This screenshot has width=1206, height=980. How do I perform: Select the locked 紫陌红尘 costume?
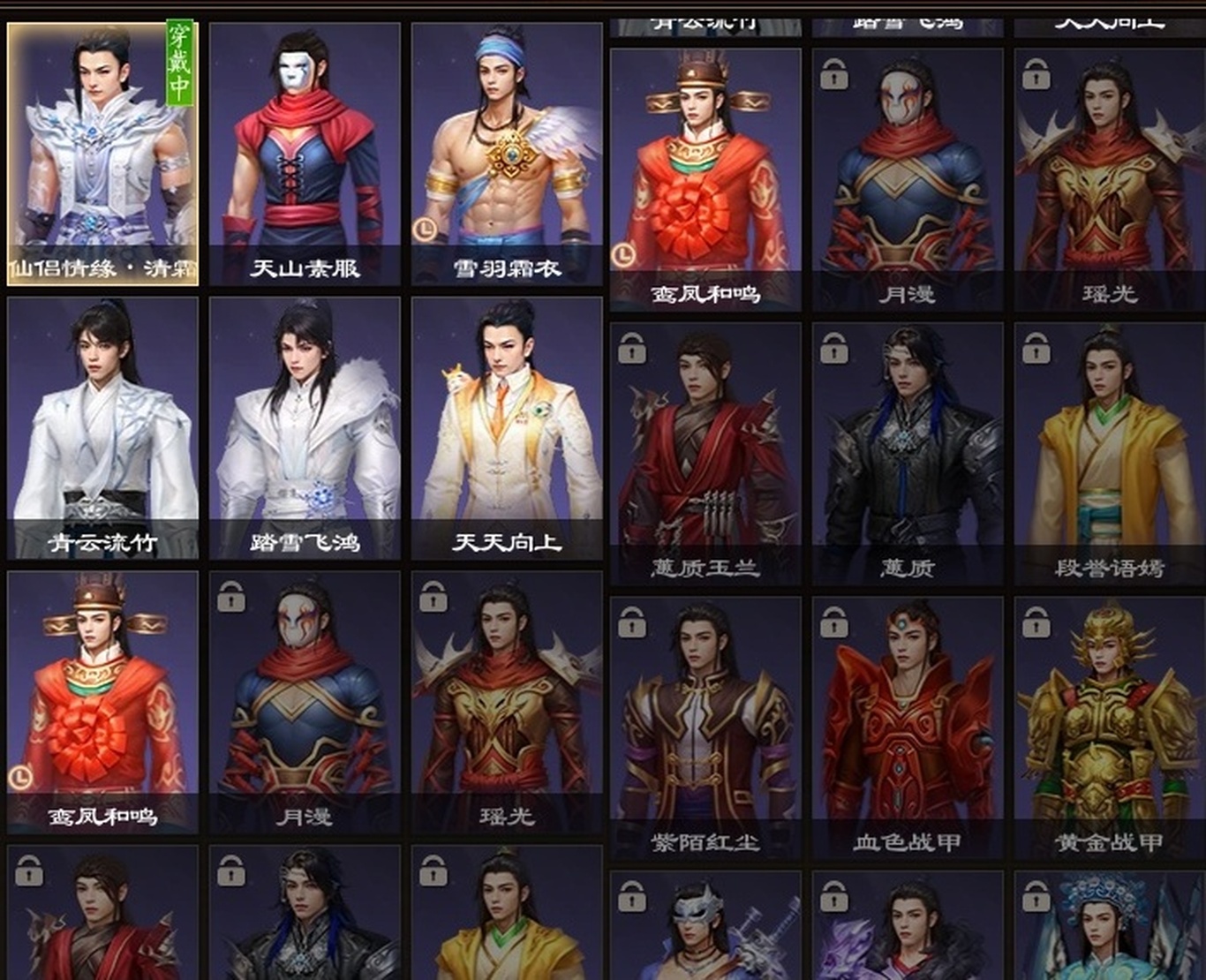pyautogui.click(x=705, y=727)
